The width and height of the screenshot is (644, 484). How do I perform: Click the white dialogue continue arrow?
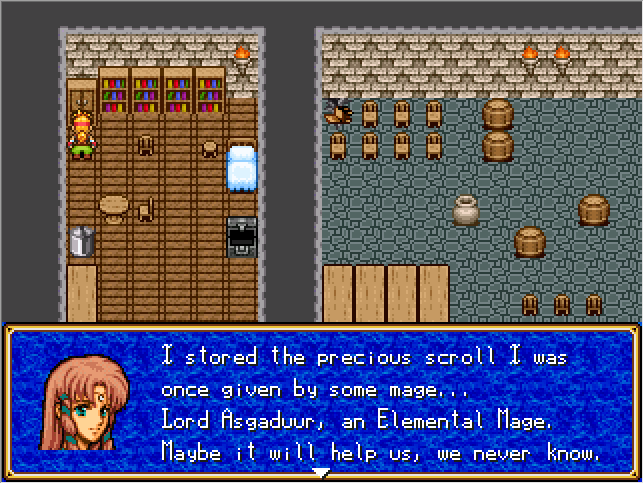[x=321, y=472]
